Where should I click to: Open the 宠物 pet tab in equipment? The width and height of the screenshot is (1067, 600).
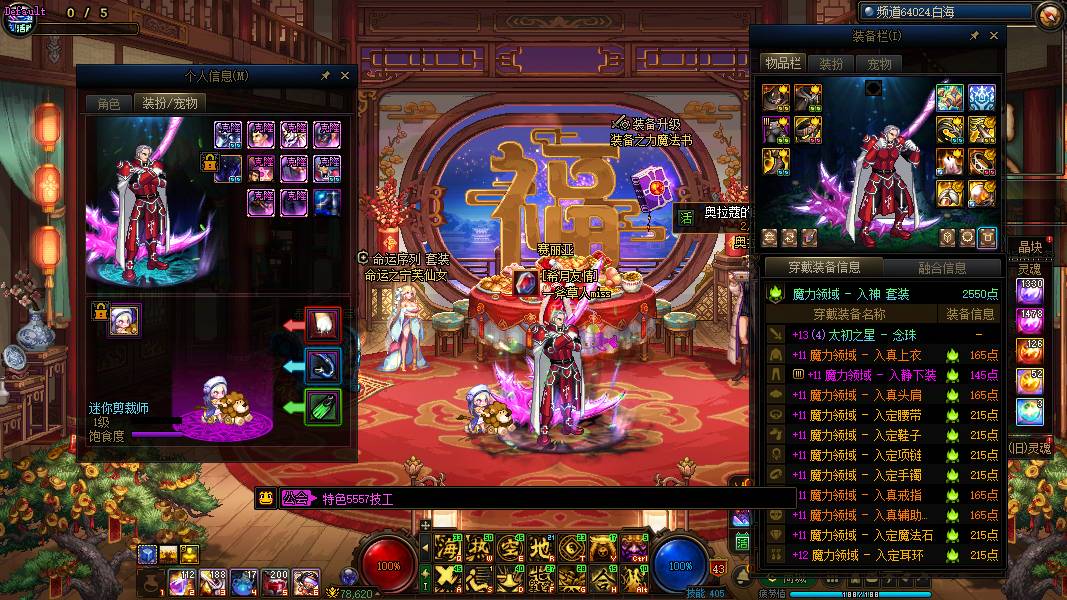(879, 64)
